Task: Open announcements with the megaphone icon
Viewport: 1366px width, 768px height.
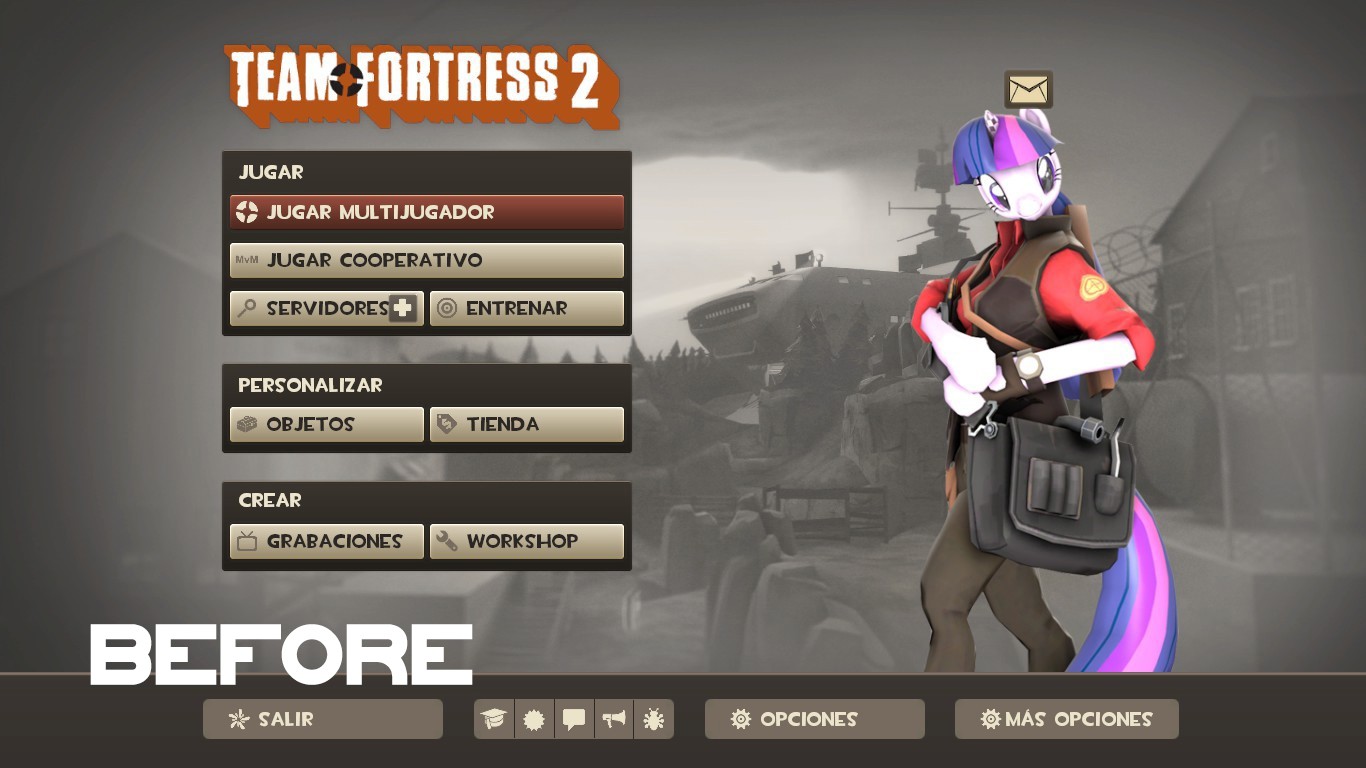Action: [x=614, y=718]
